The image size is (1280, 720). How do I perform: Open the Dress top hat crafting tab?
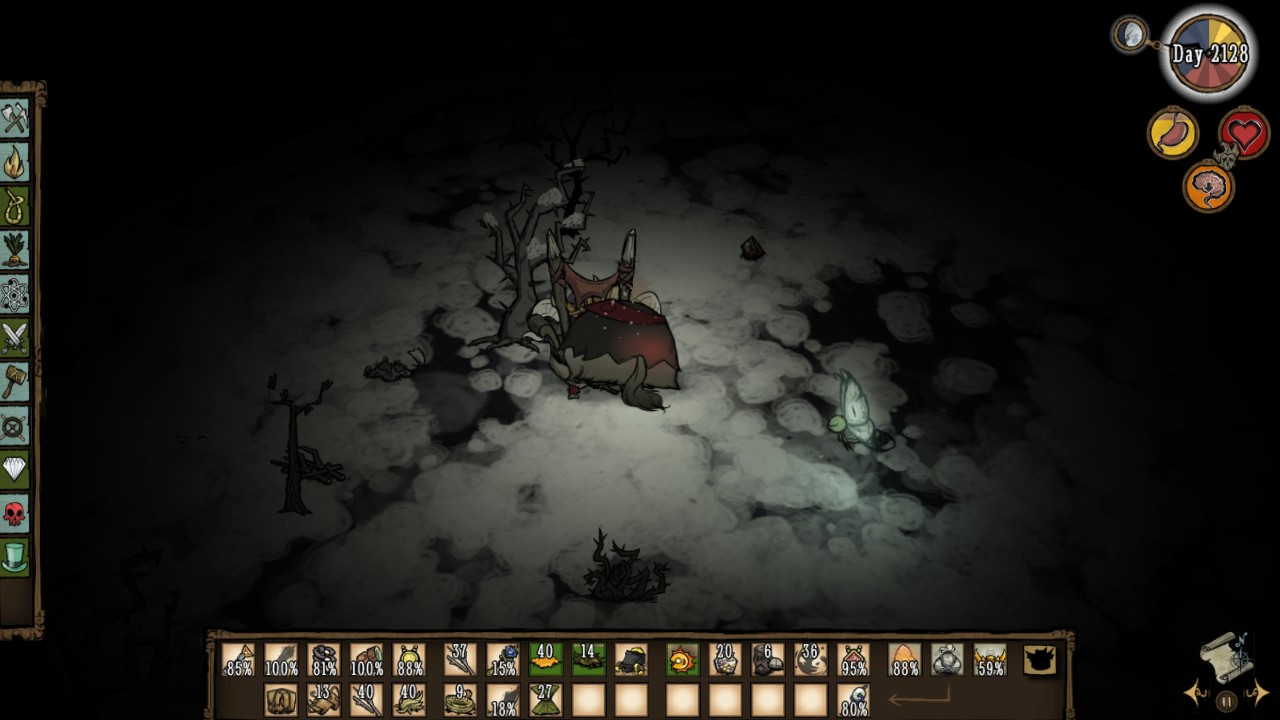(x=14, y=558)
